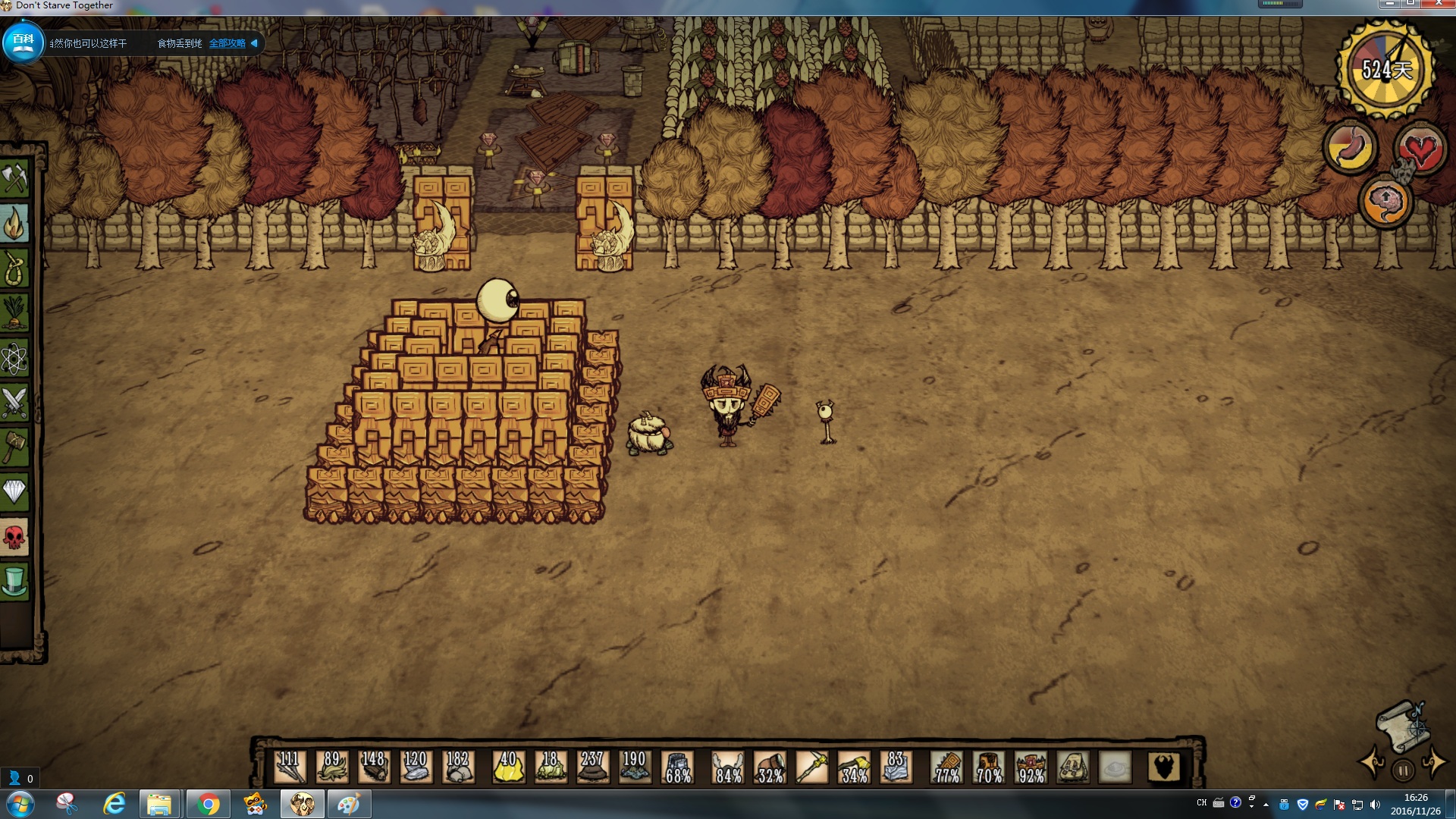The width and height of the screenshot is (1456, 819).
Task: Rotate the camera right with the arrow
Action: coord(1433,762)
